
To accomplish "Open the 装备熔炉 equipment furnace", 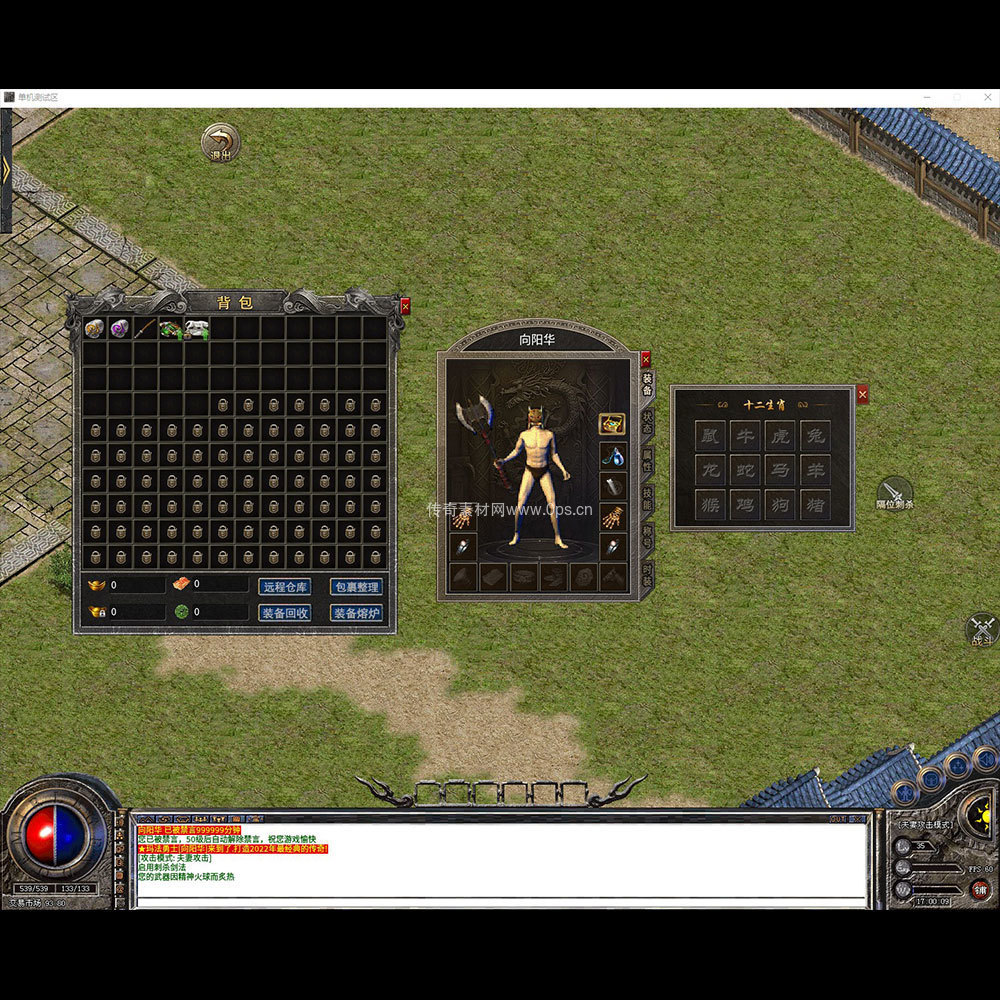I will [356, 613].
